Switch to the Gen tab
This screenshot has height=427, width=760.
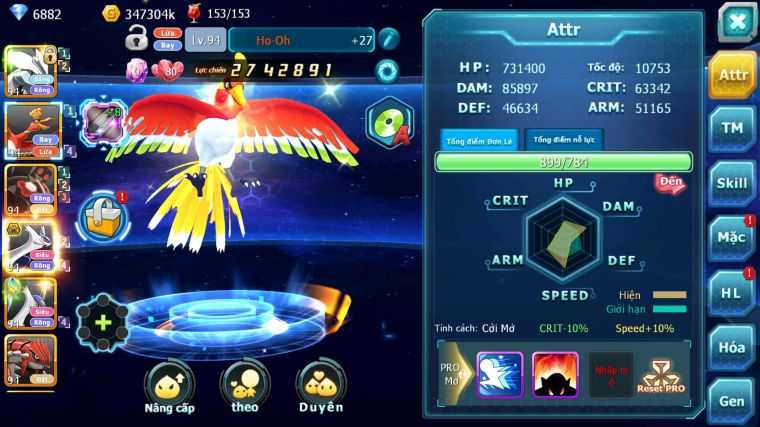[x=731, y=400]
